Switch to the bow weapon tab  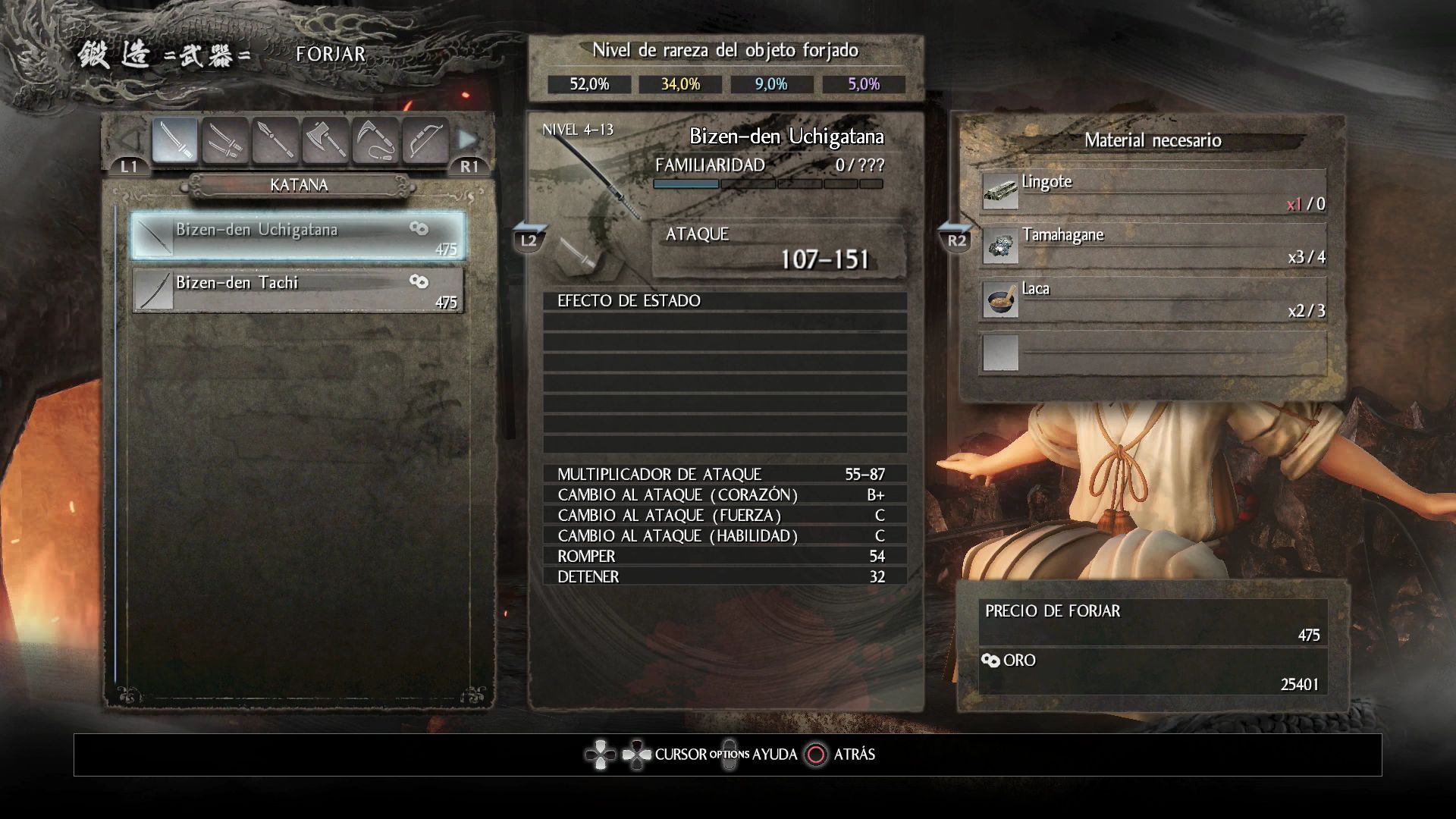(425, 140)
